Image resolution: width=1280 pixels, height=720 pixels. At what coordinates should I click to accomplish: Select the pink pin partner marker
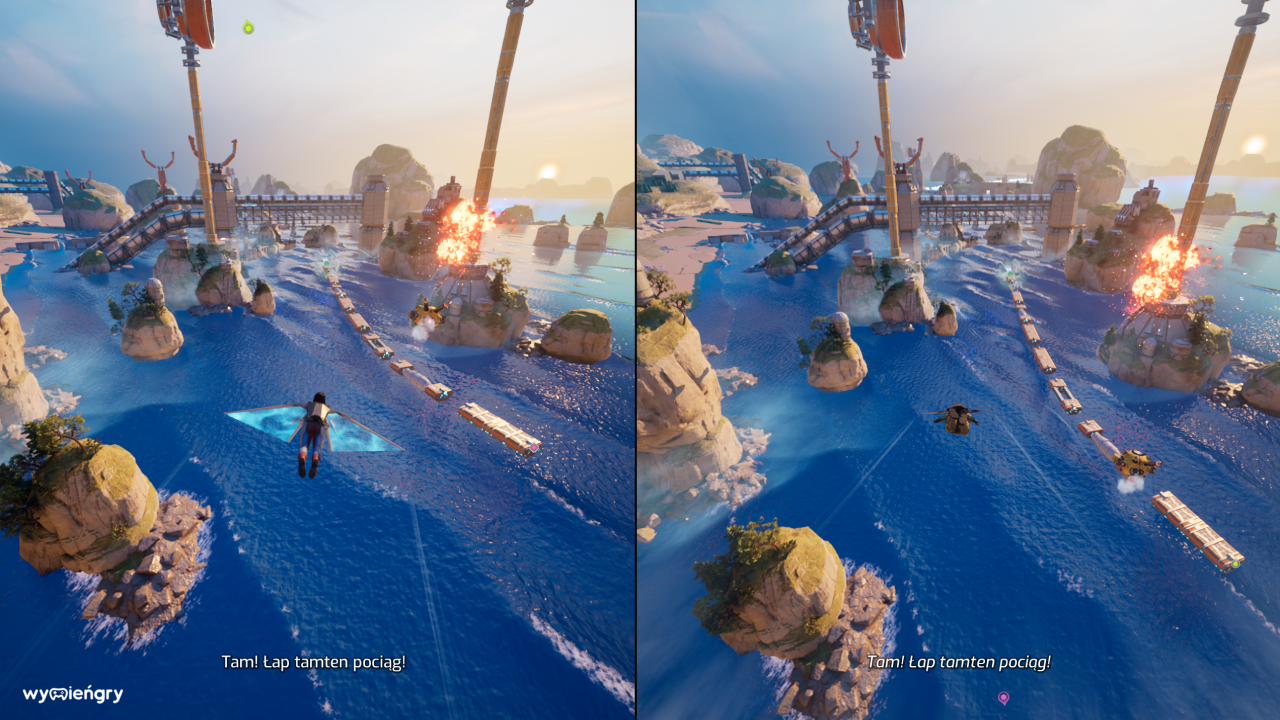(1003, 697)
